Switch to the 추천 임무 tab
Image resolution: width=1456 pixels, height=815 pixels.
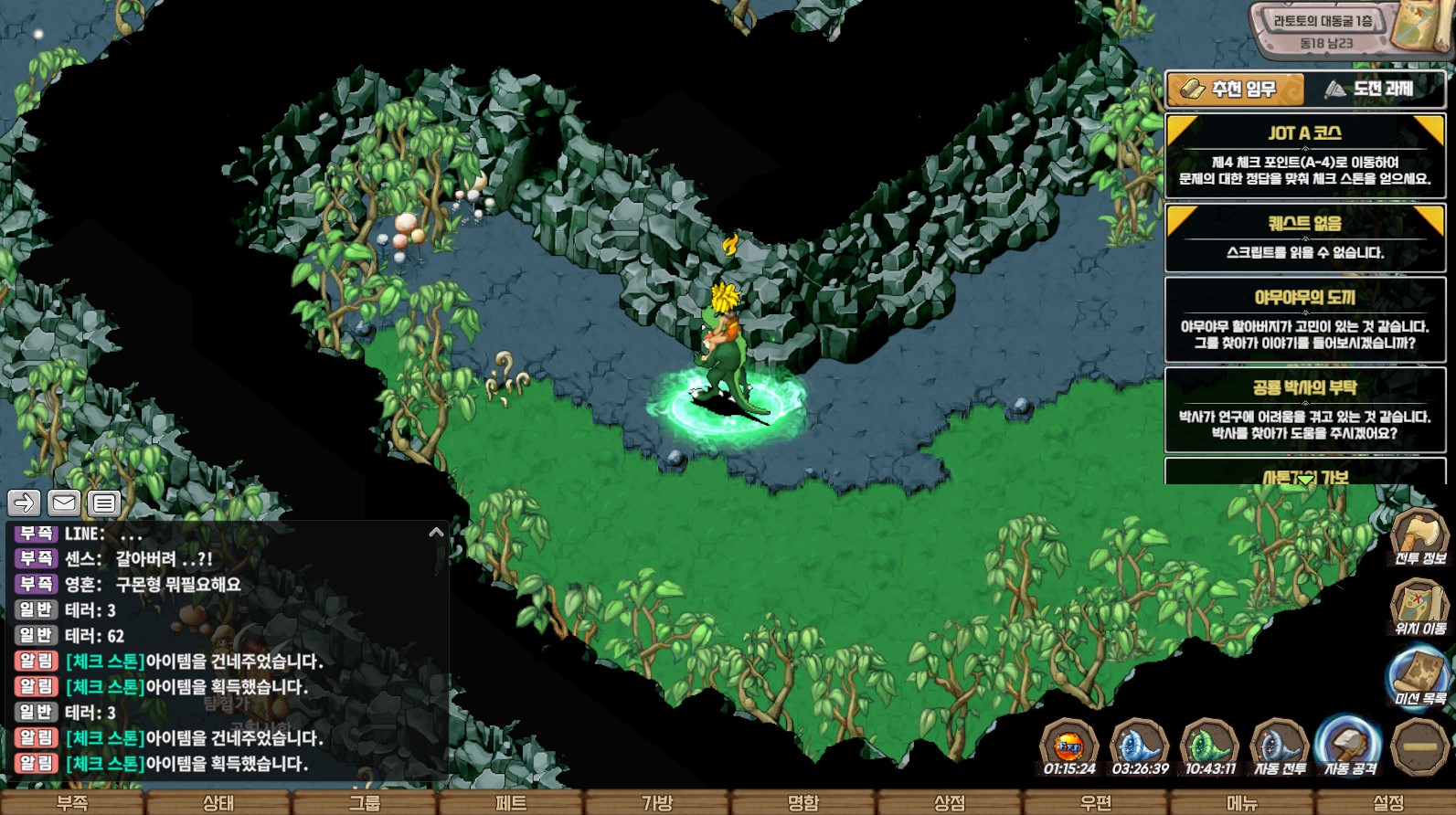(1234, 90)
